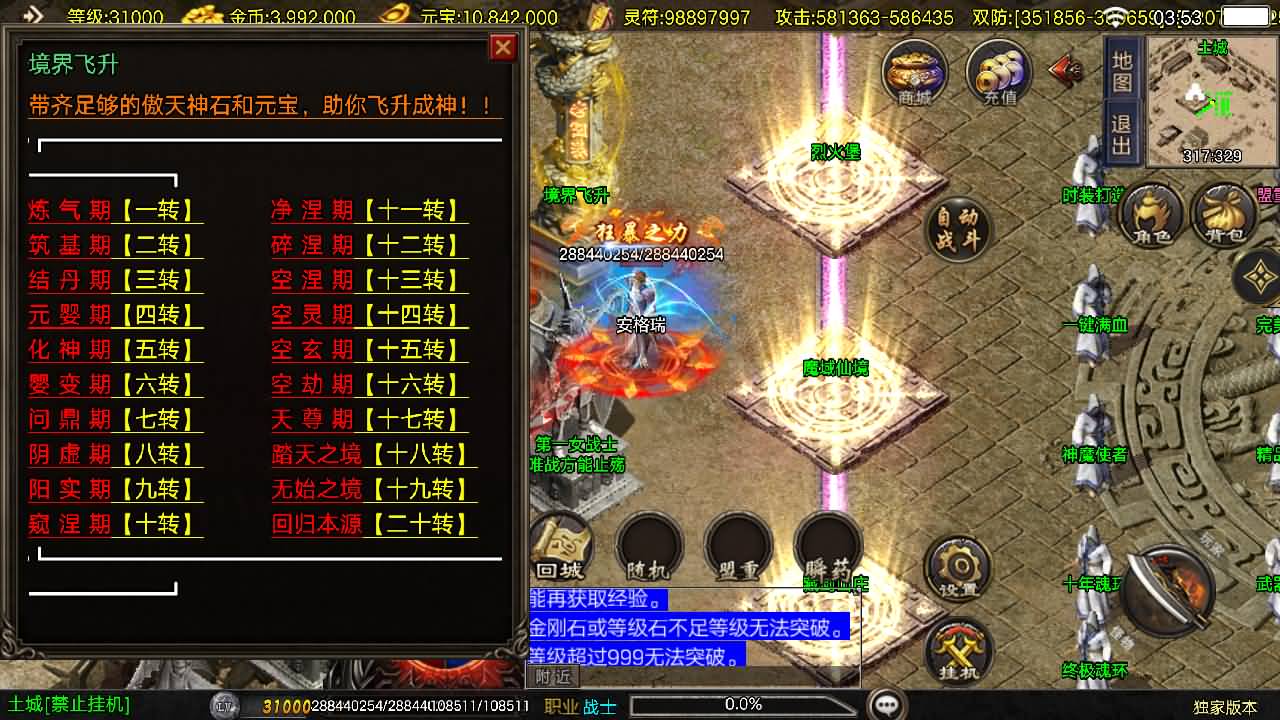Open the 商城 (mall) icon

(x=912, y=71)
